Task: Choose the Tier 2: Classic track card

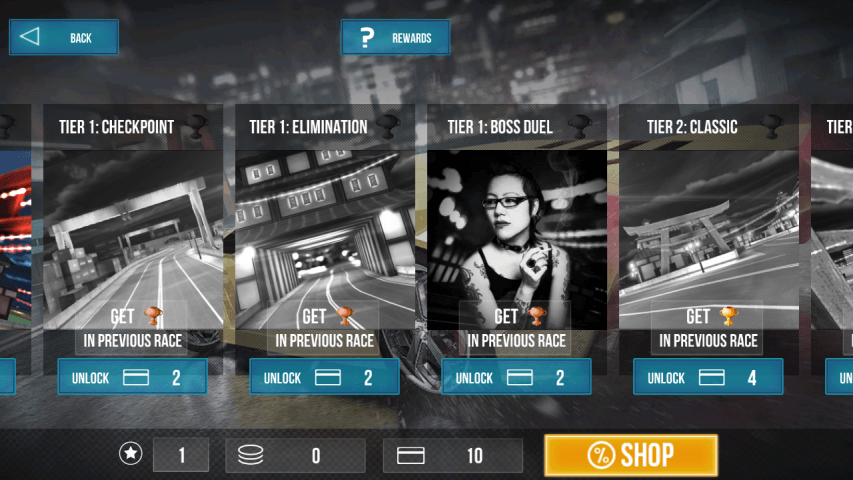Action: pyautogui.click(x=708, y=230)
